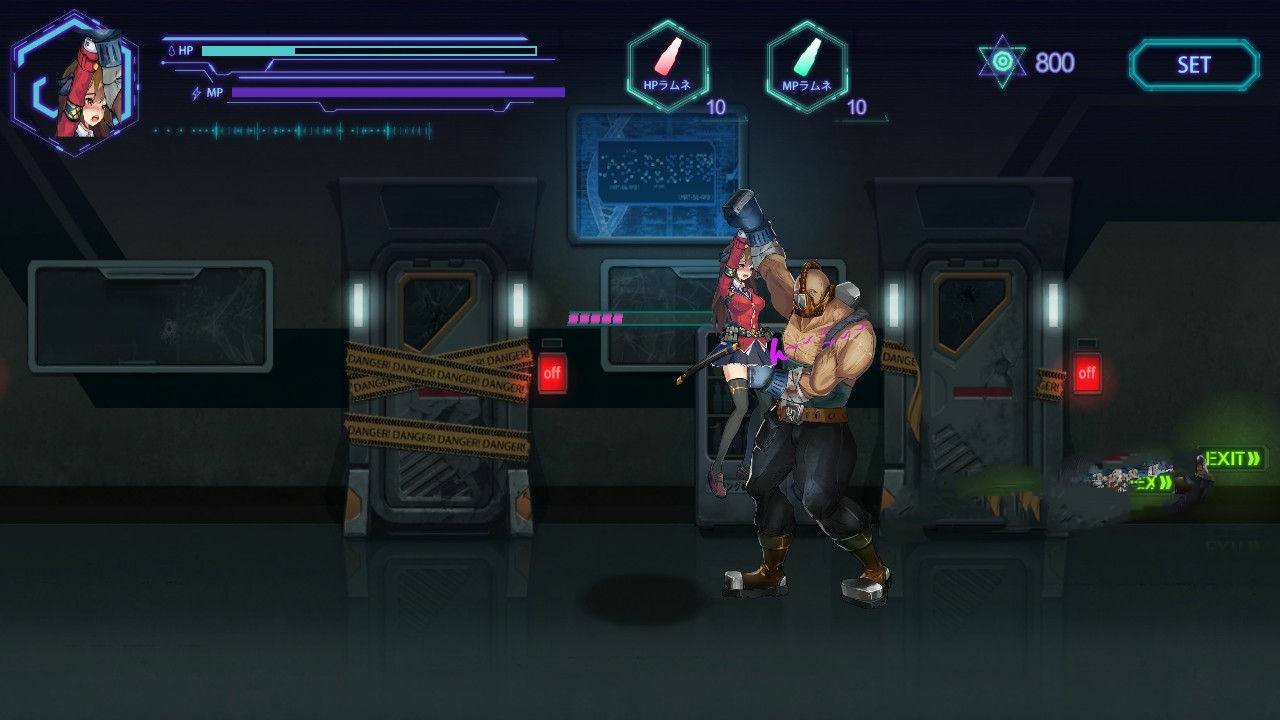The image size is (1280, 720).
Task: Use the MP ramune potion
Action: click(807, 65)
